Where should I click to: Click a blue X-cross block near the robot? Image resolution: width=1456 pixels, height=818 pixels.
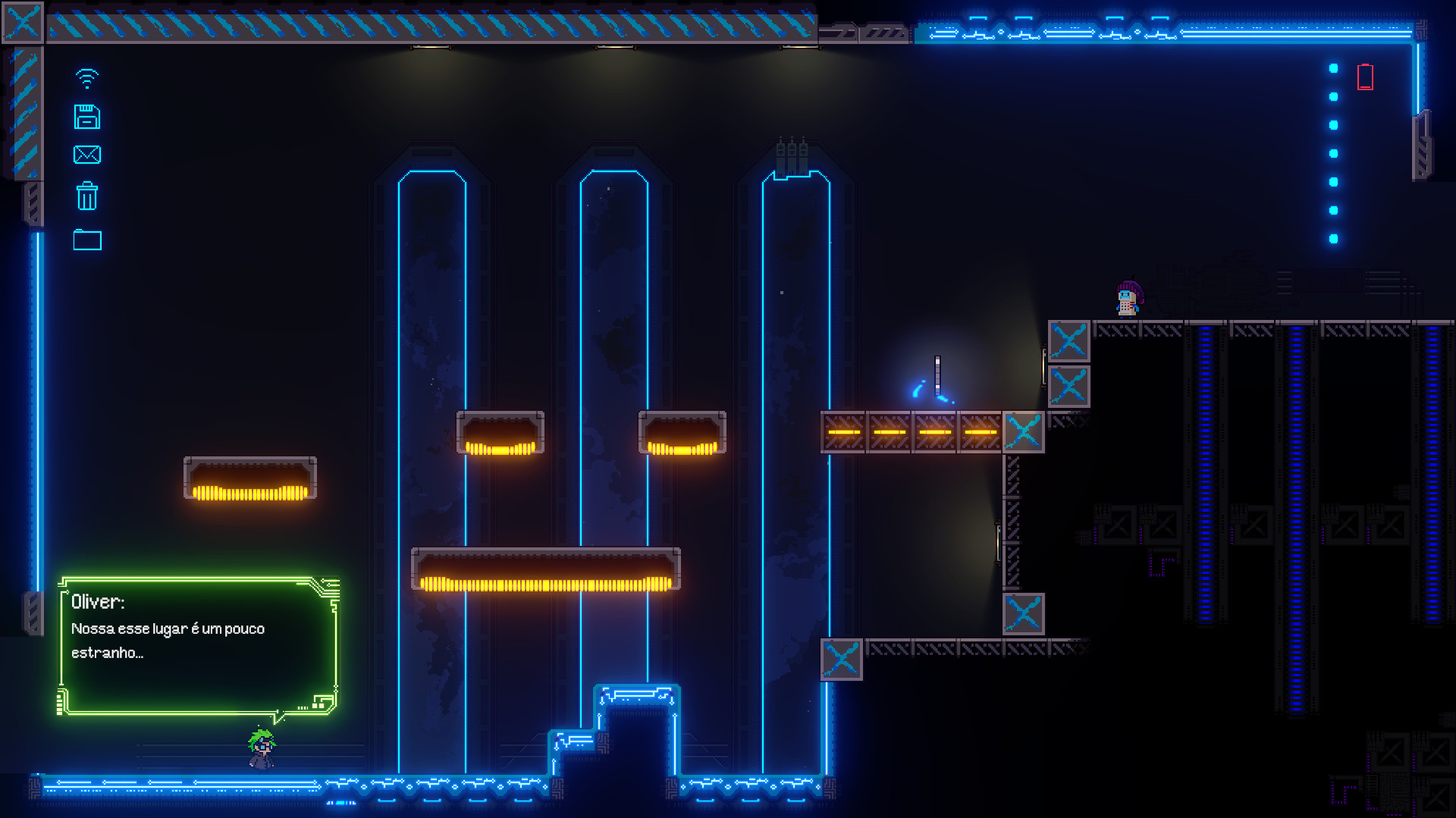pyautogui.click(x=1069, y=342)
